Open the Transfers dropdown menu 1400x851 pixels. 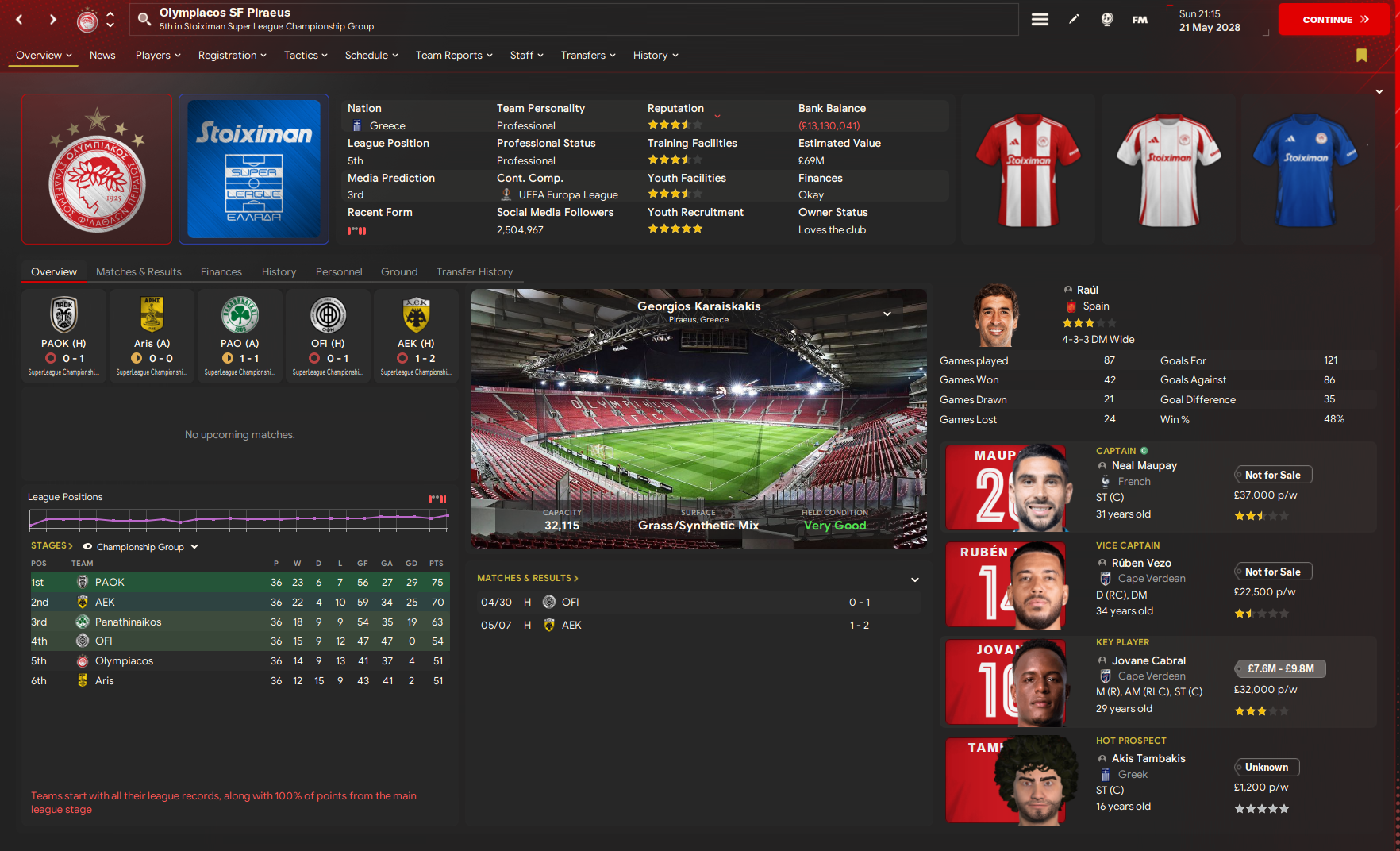click(587, 56)
